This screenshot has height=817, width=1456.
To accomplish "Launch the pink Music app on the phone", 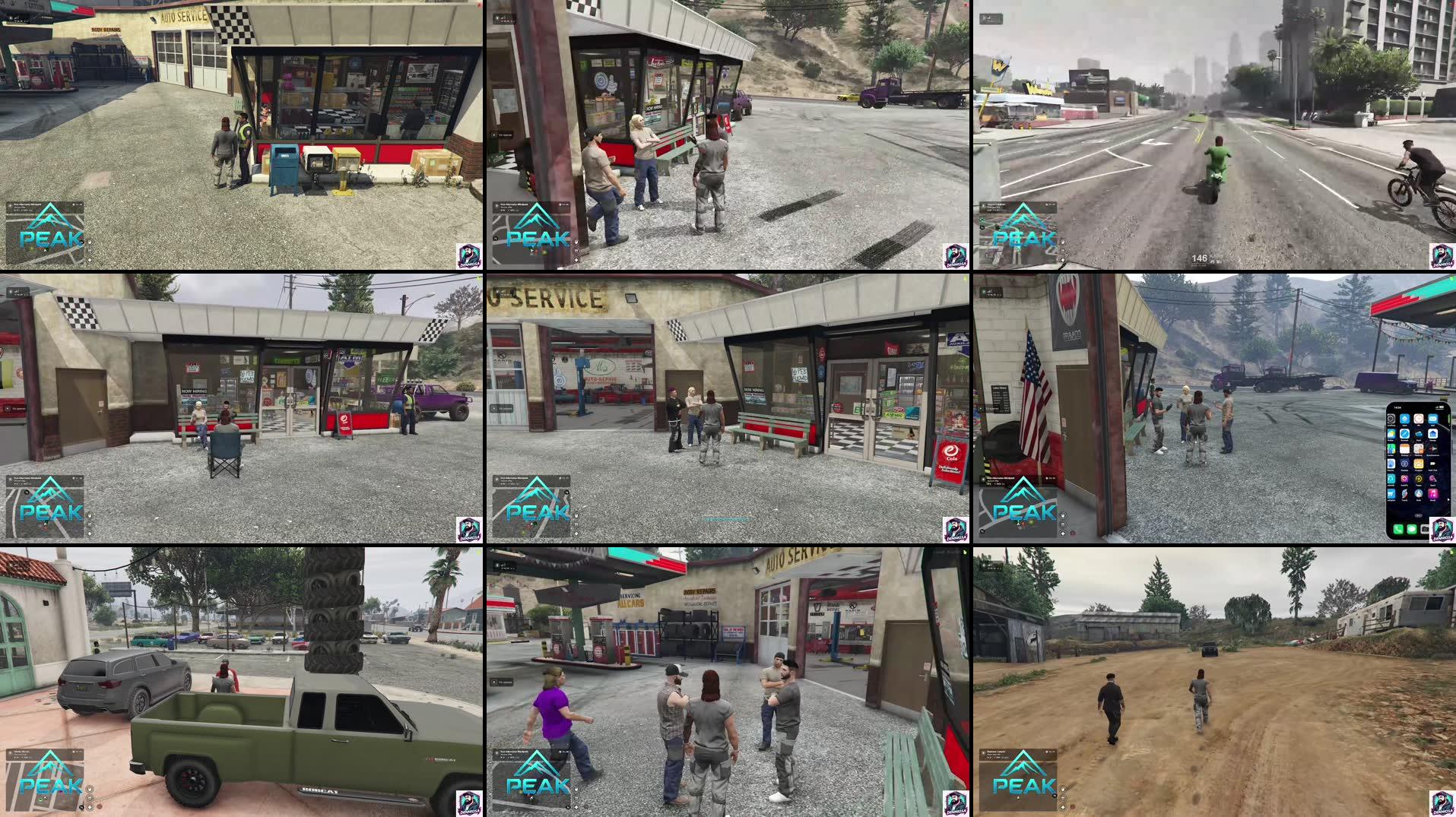I will (1432, 493).
